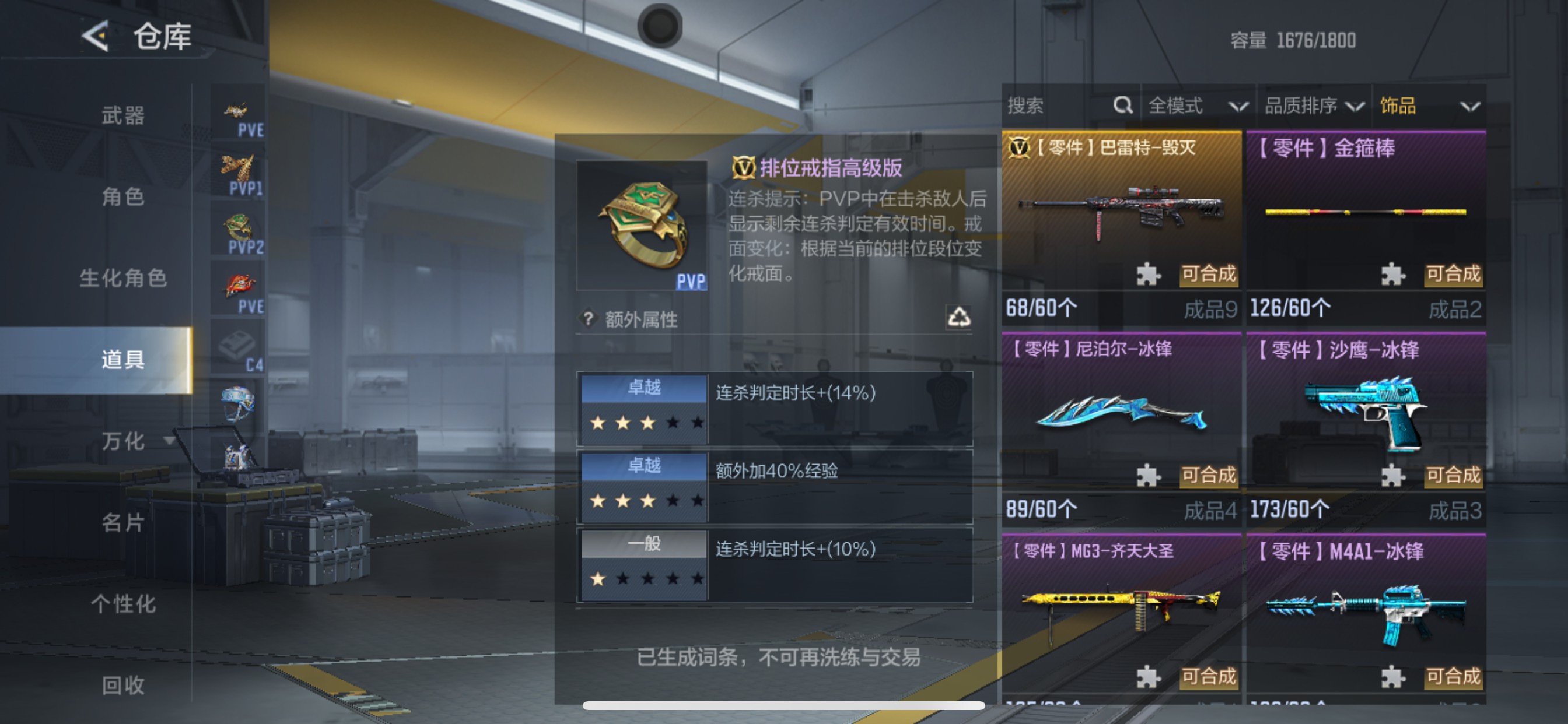Open the search magnifier icon
Screen dimensions: 1568x724
click(x=1123, y=106)
